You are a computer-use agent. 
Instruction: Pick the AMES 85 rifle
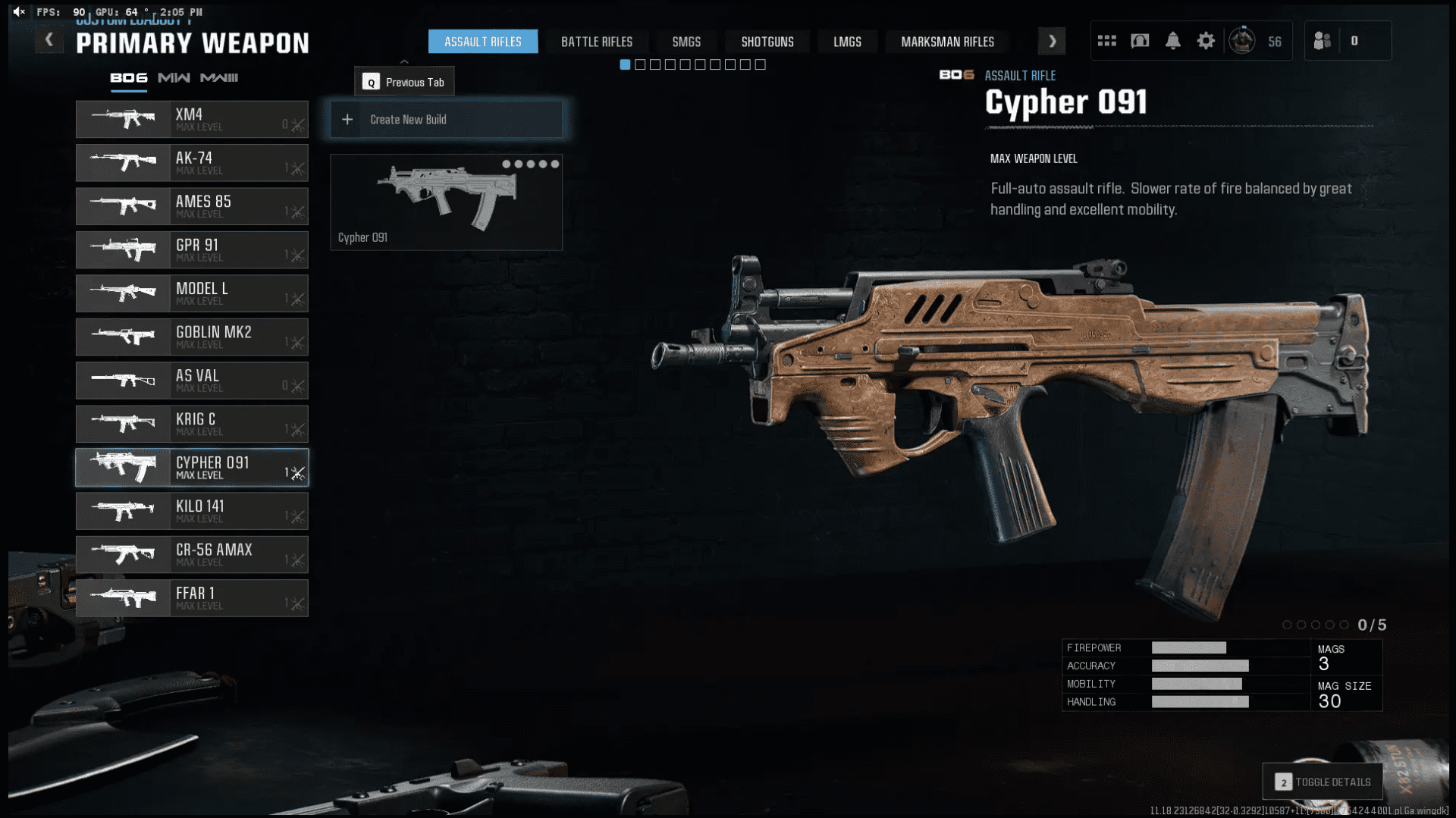(x=192, y=206)
